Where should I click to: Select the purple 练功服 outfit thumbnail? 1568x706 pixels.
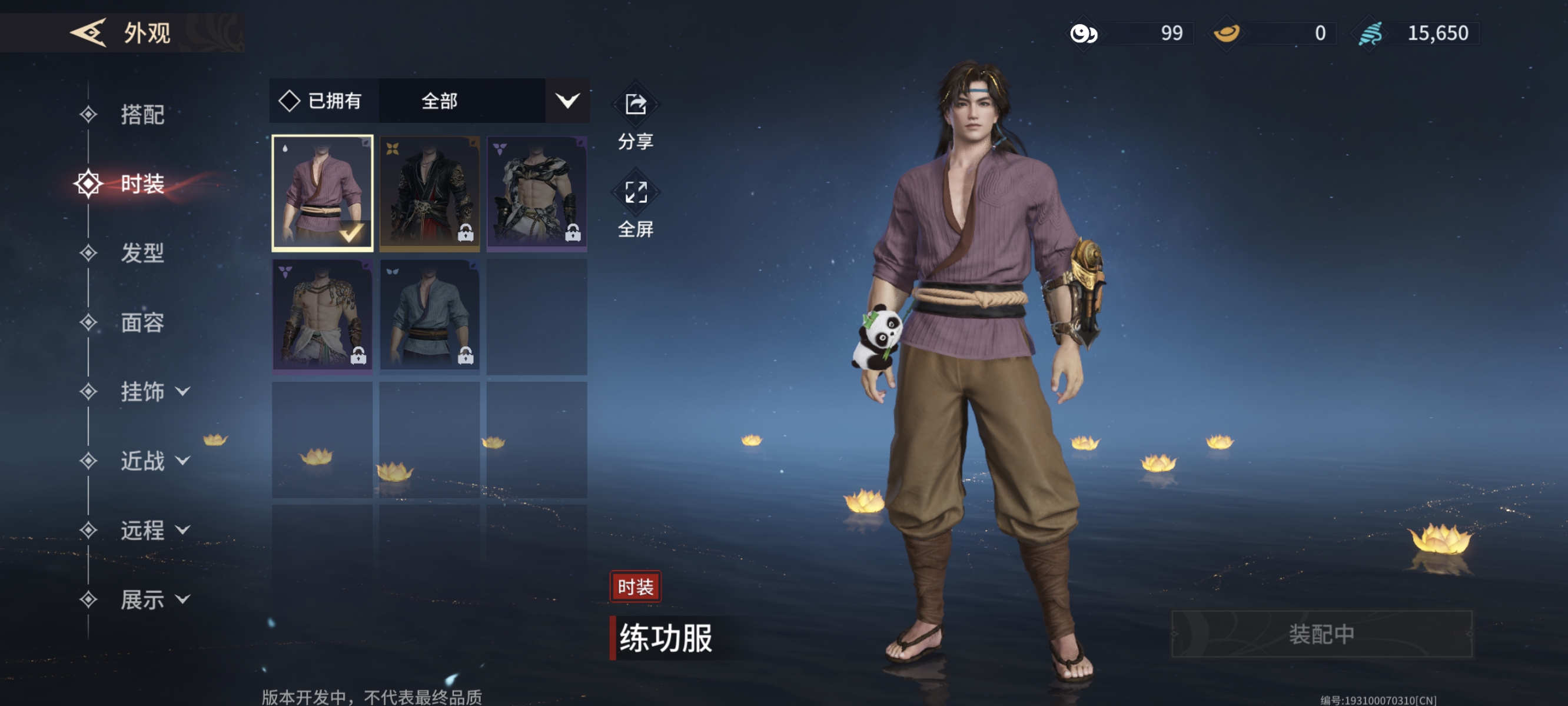pyautogui.click(x=322, y=193)
